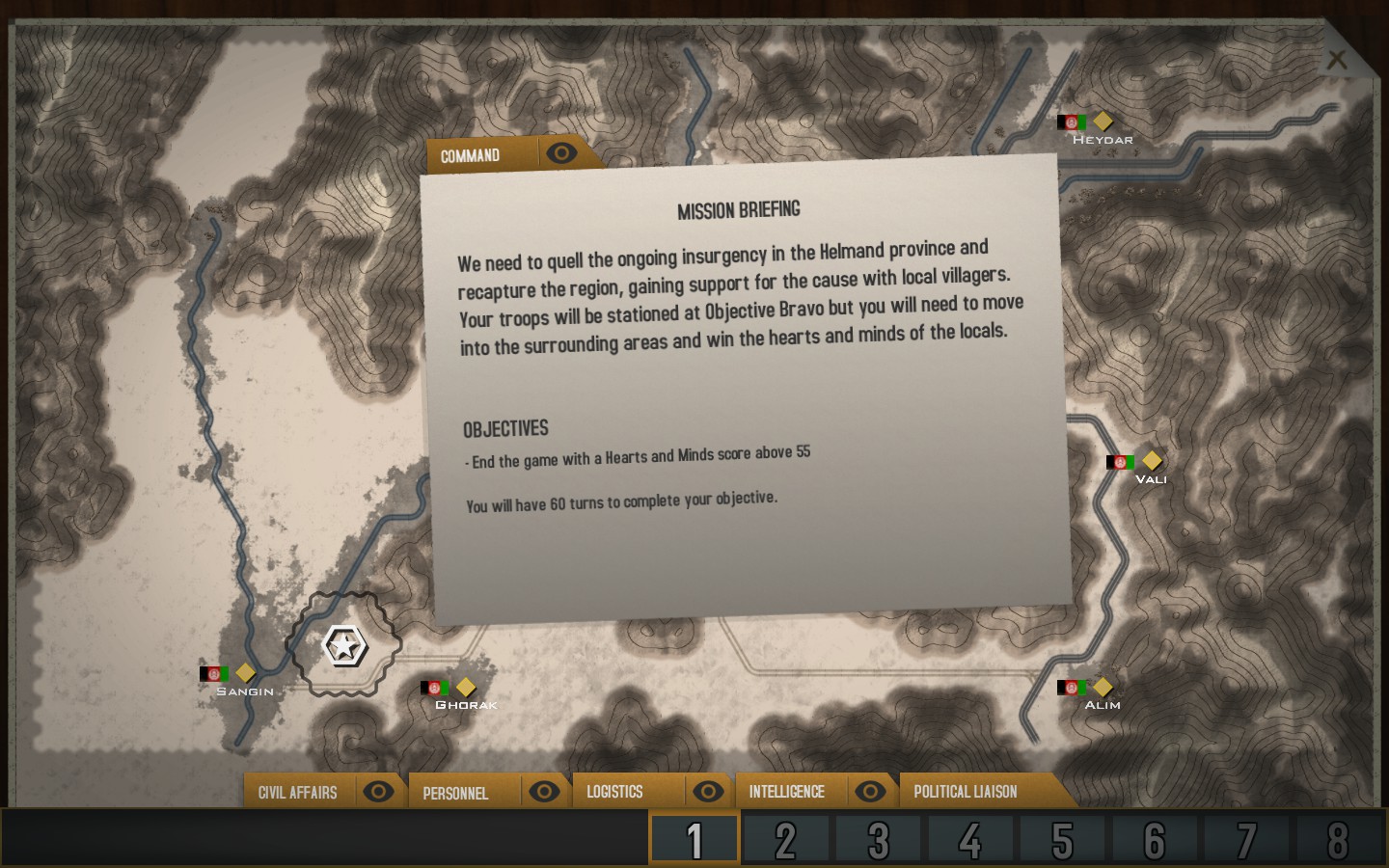
Task: Toggle the Civil Affairs eye icon
Action: pos(378,792)
